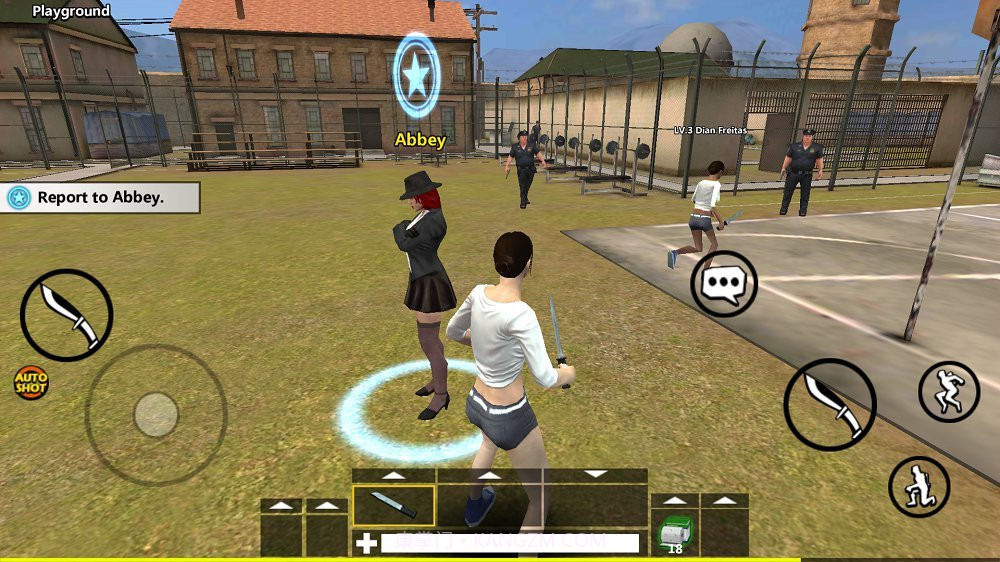Attack with the large machete button beside the jump icon

pyautogui.click(x=829, y=404)
